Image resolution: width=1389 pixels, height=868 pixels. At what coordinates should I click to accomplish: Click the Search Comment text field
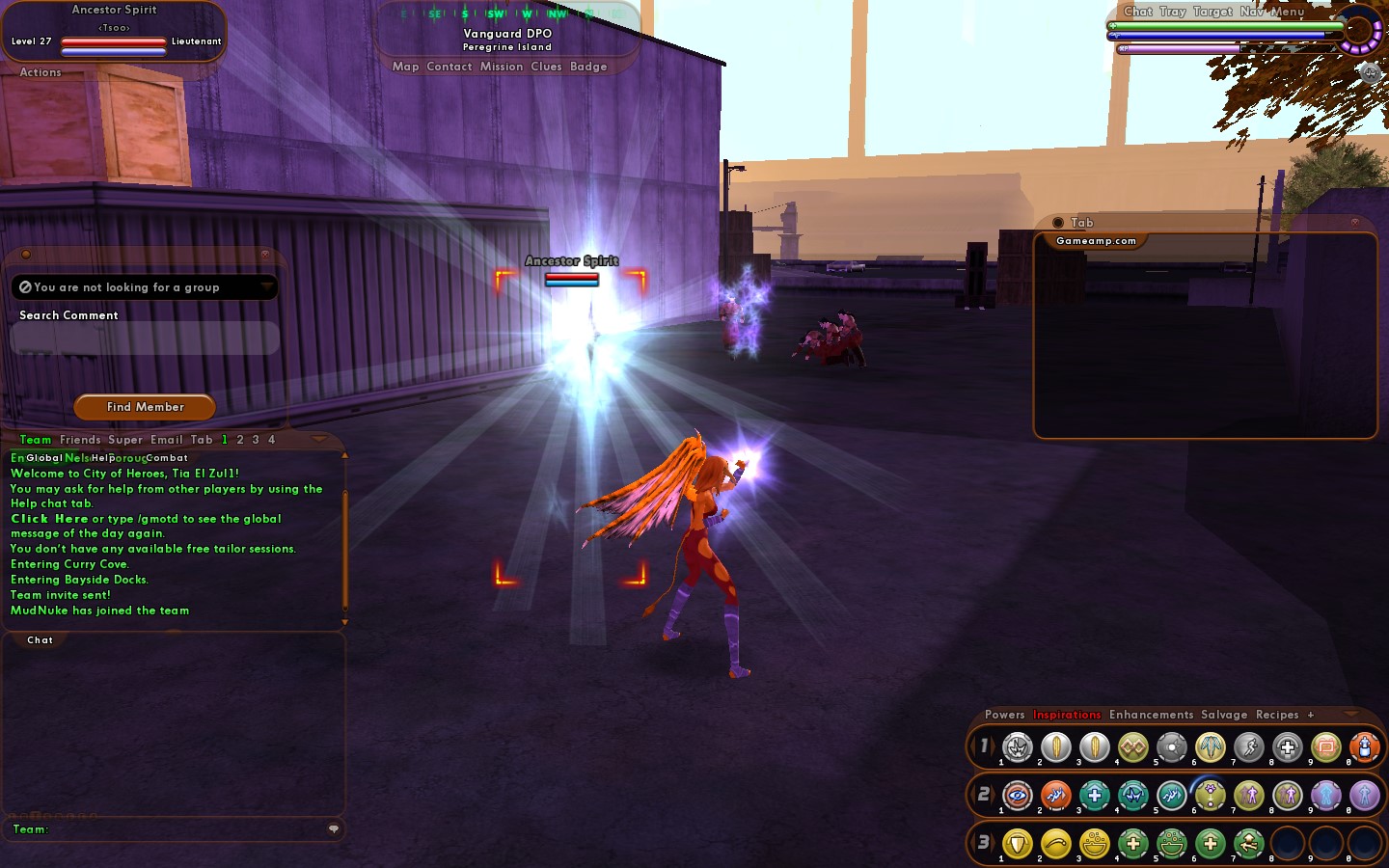coord(145,339)
